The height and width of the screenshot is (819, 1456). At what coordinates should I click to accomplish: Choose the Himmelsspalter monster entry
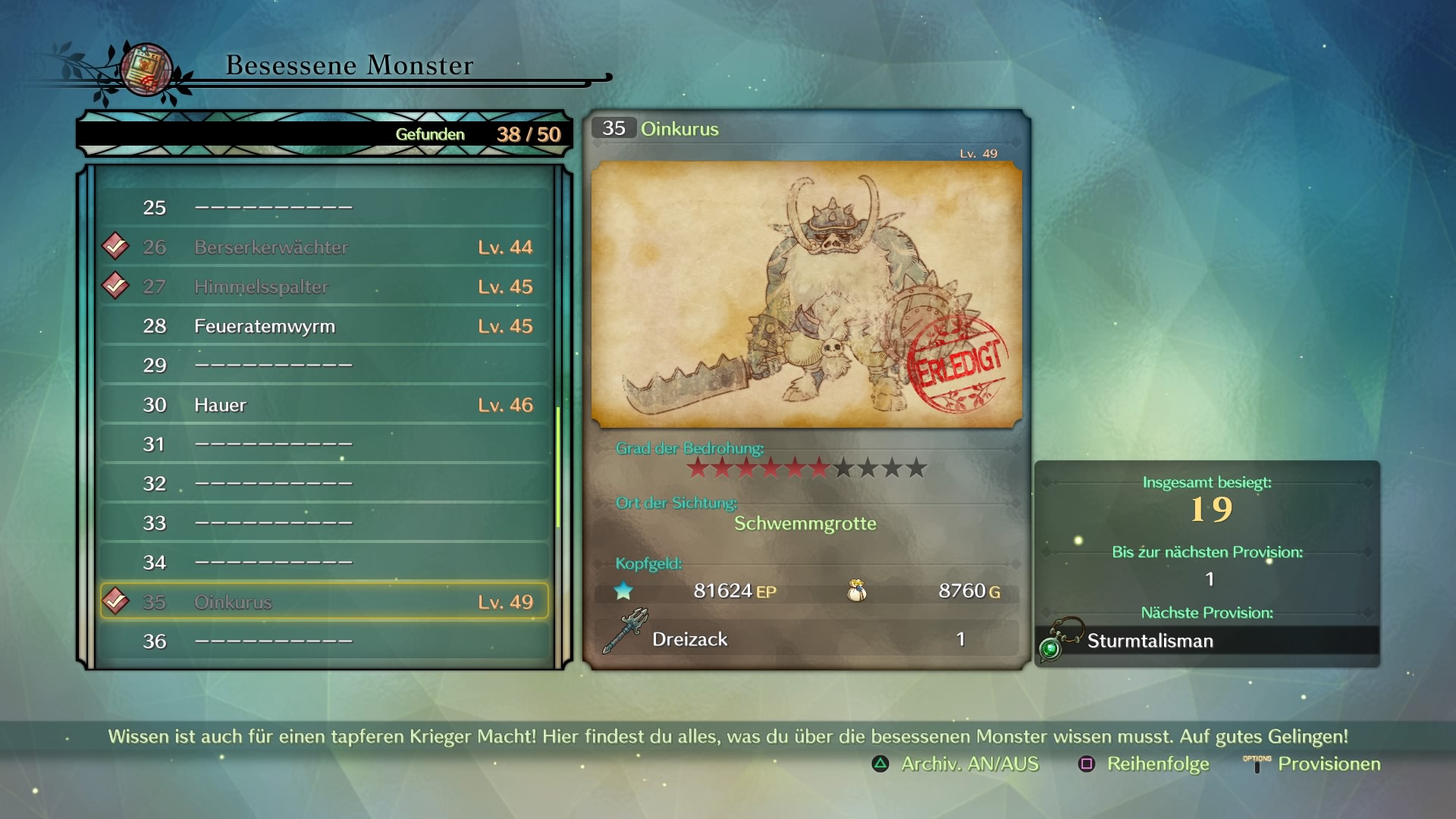pyautogui.click(x=325, y=287)
